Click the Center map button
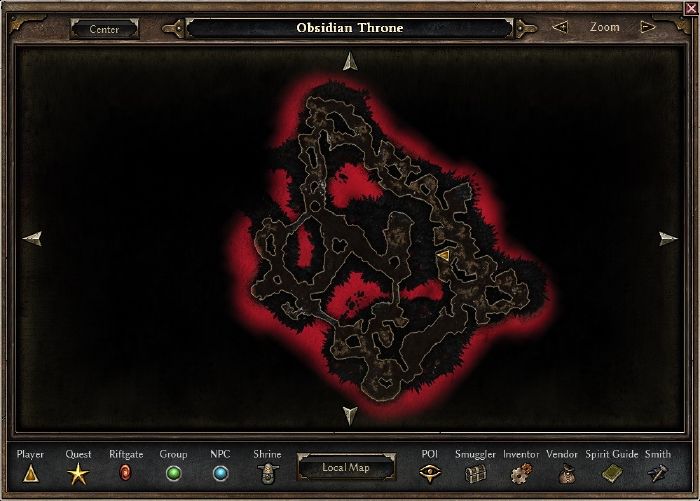This screenshot has height=501, width=700. tap(104, 29)
